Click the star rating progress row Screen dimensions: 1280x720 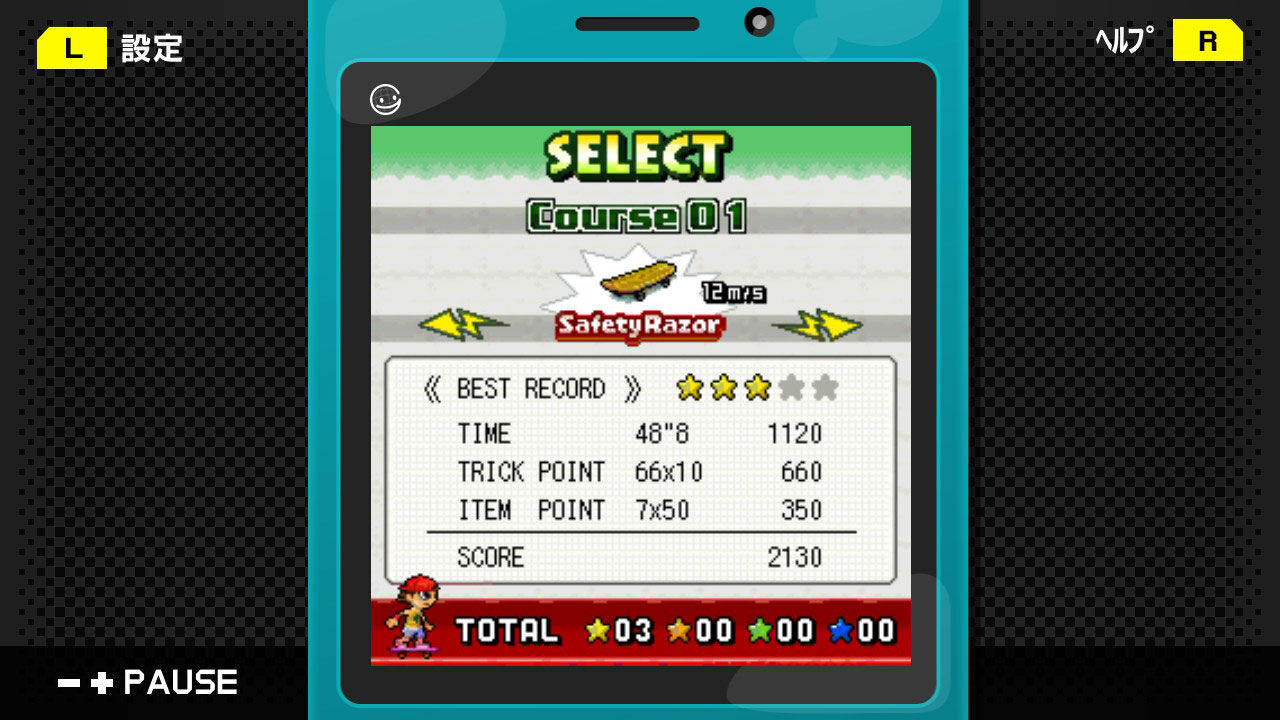point(756,388)
